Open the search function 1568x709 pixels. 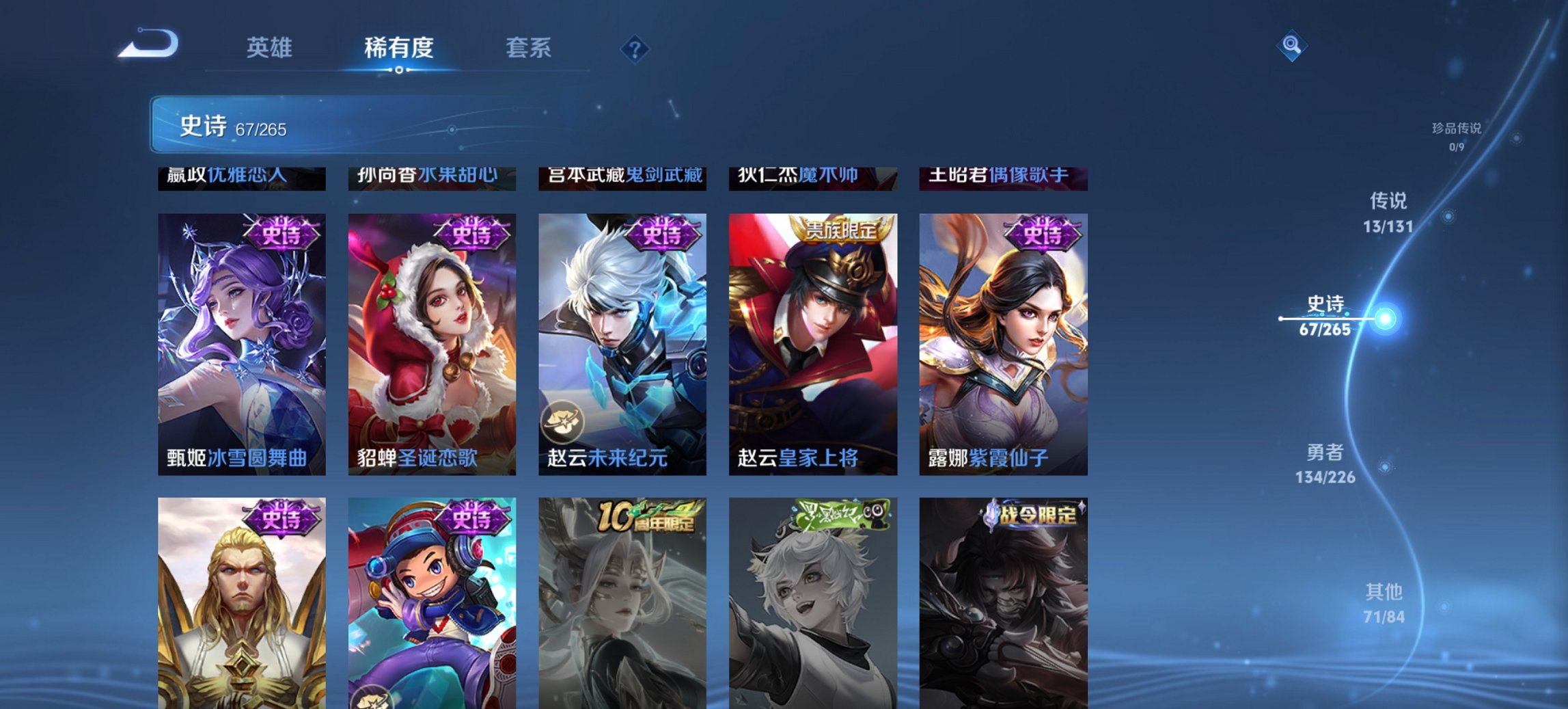[1292, 46]
